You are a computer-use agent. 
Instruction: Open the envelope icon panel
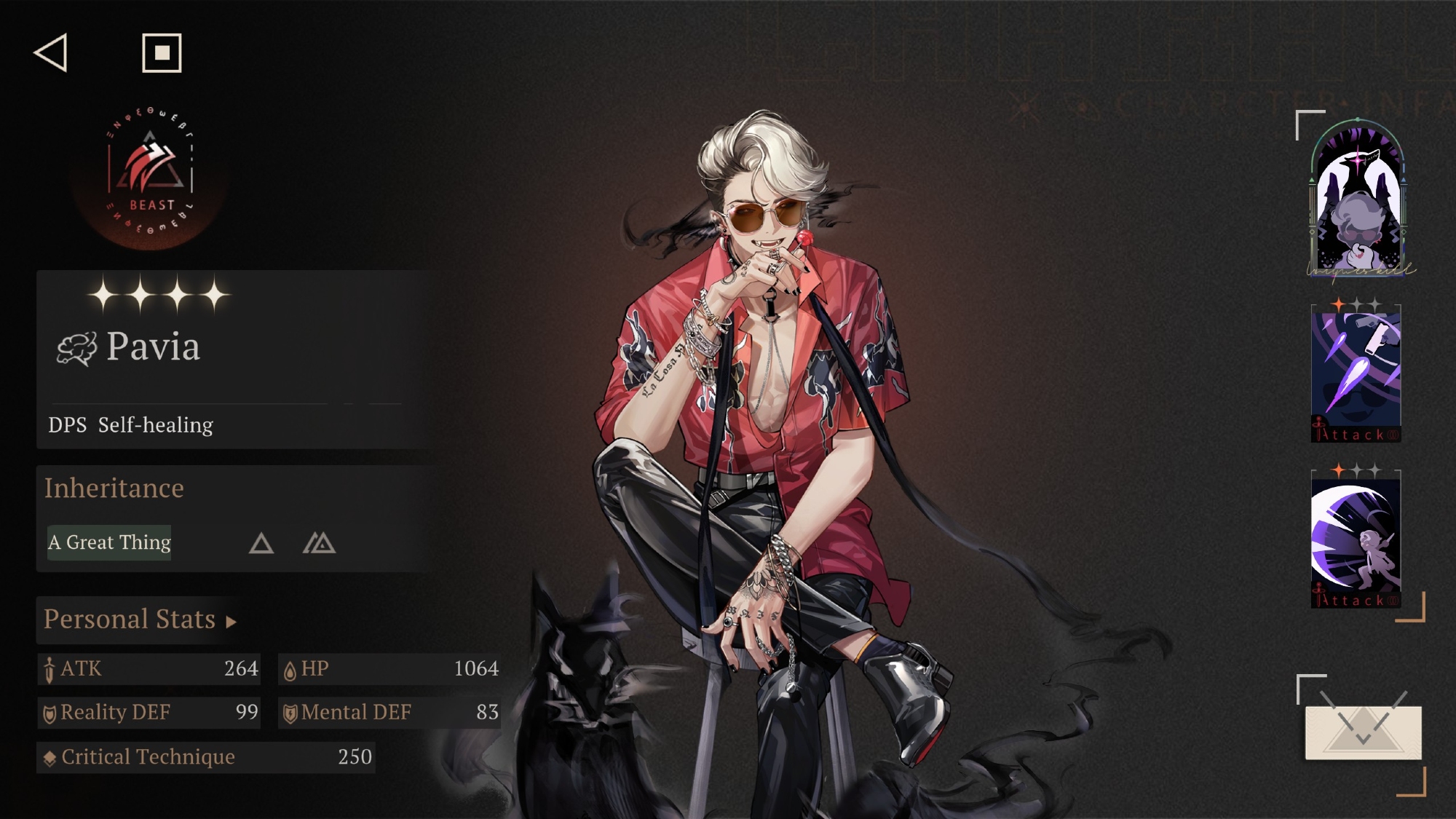[x=1363, y=732]
